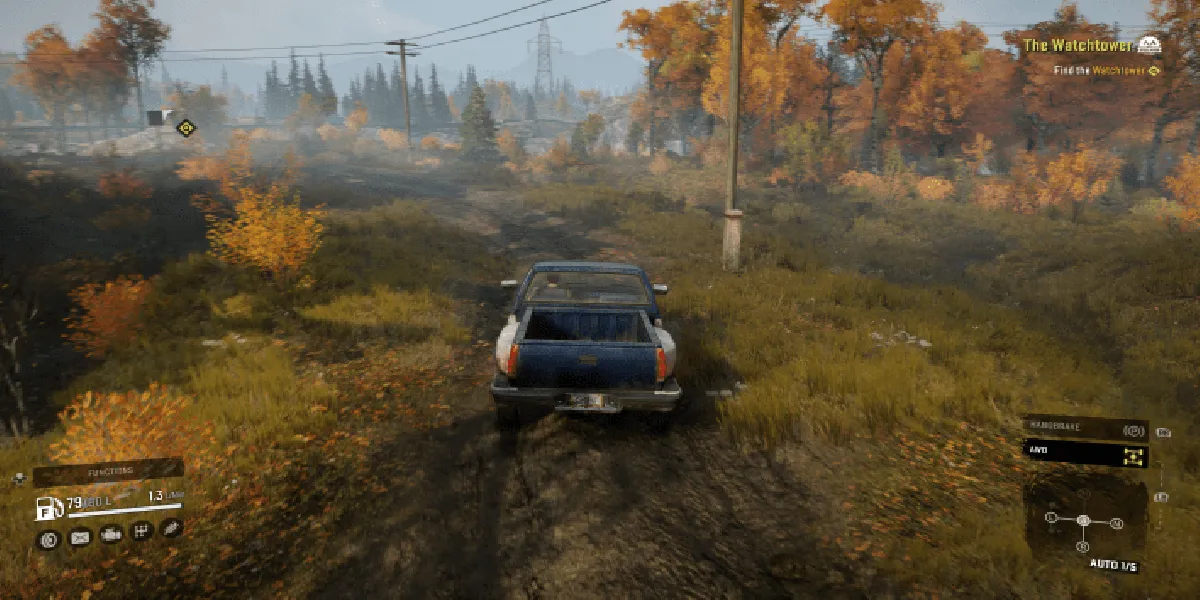Click the fuel pump icon
This screenshot has height=600, width=1200.
[49, 507]
